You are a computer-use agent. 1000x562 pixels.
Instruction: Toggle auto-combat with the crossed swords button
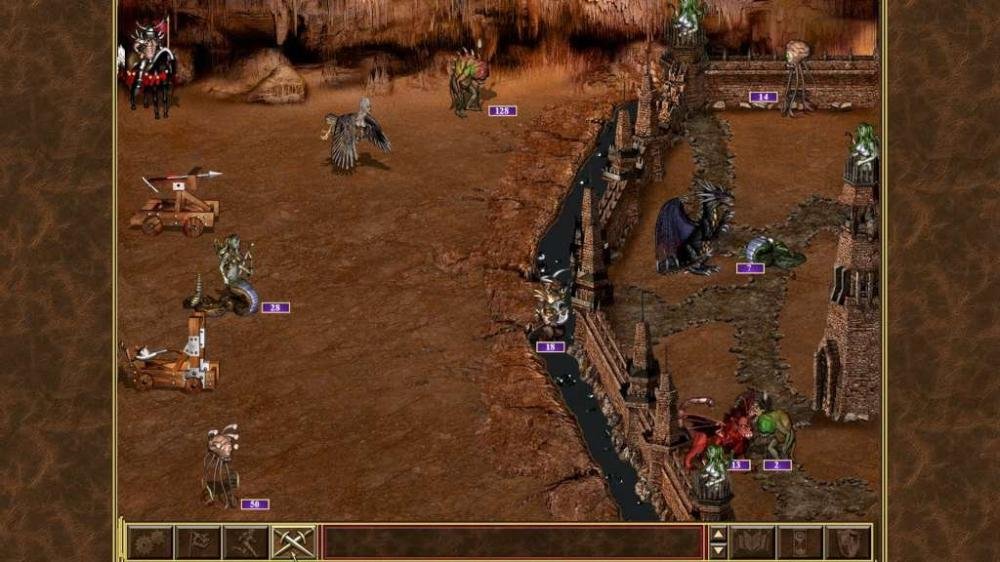294,542
